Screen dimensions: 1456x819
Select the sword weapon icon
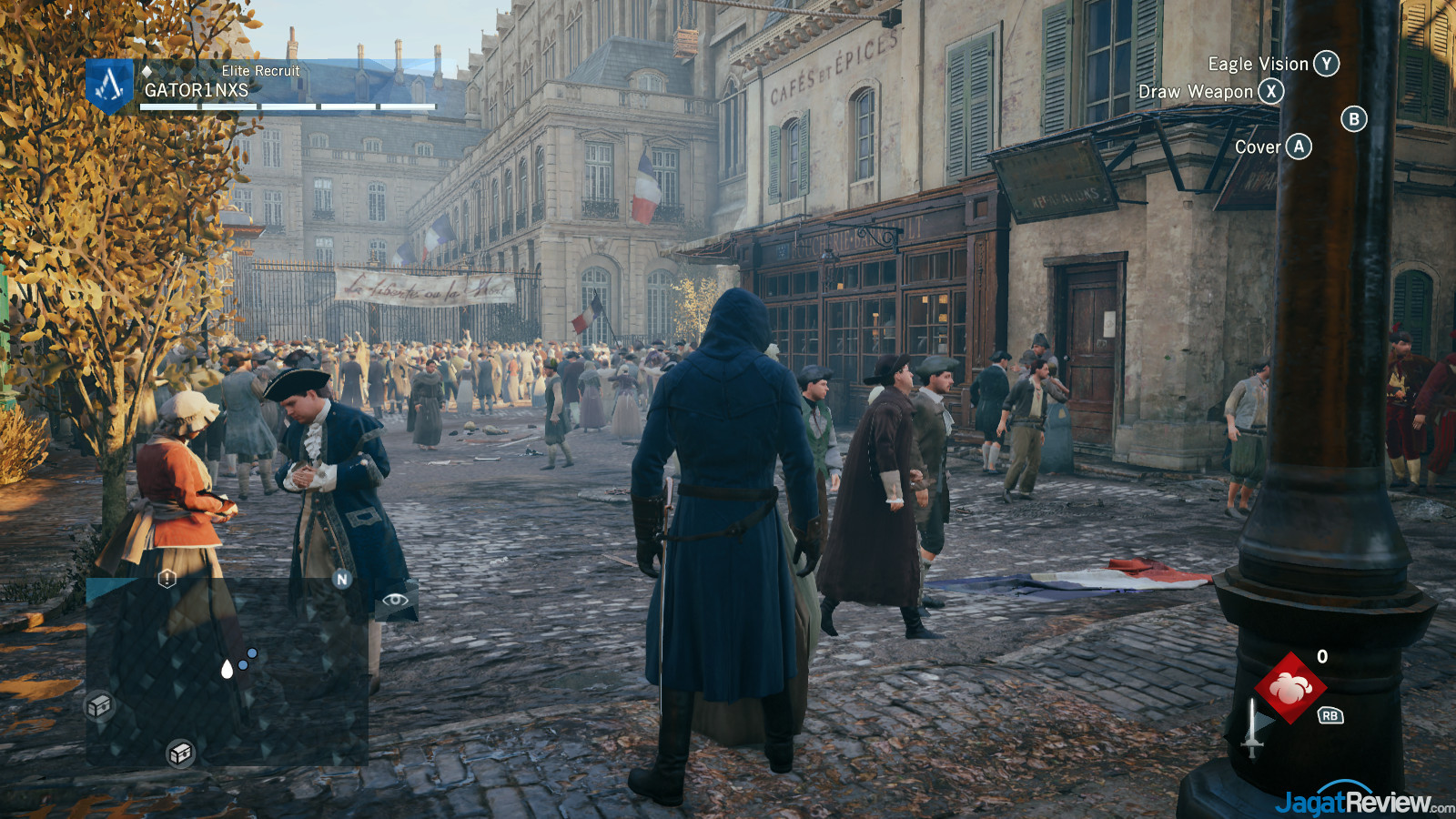[x=1253, y=728]
